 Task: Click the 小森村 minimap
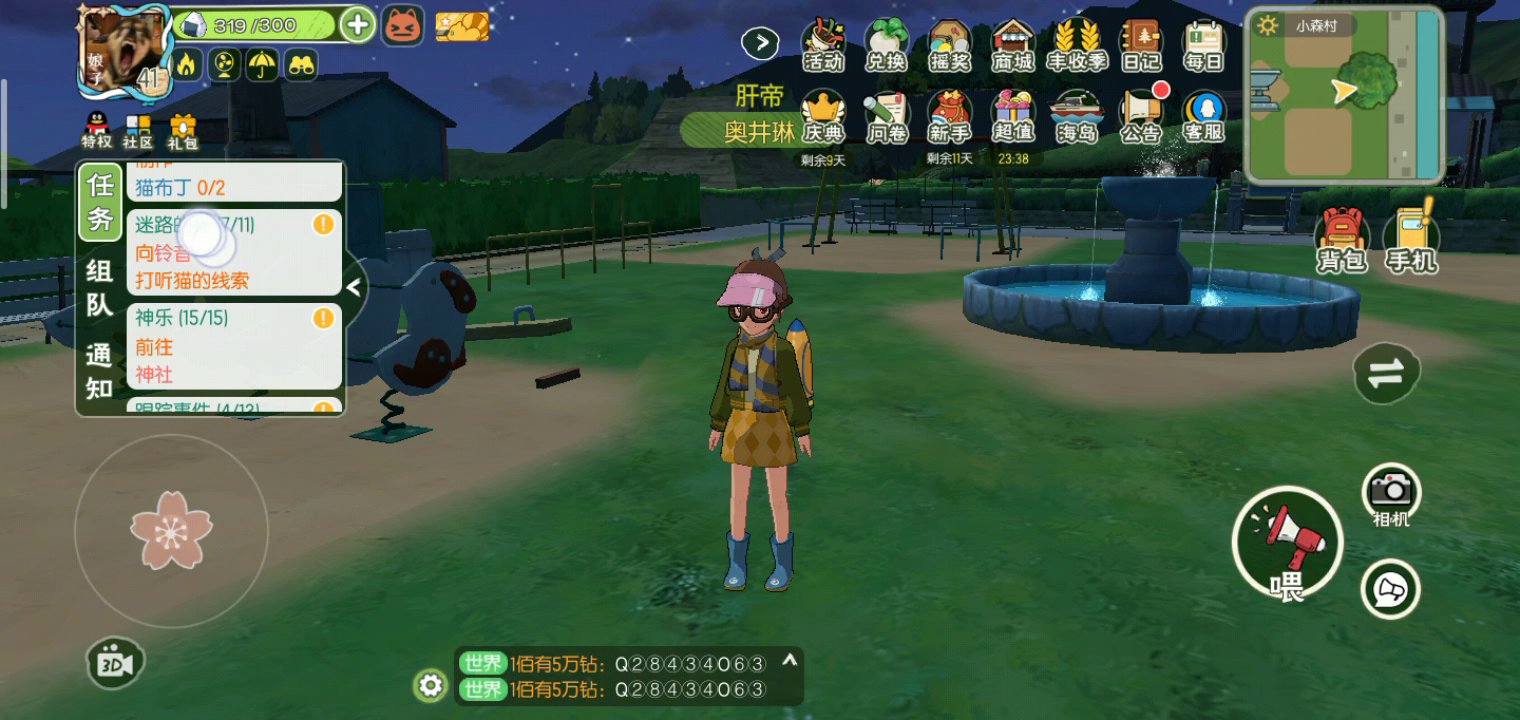tap(1344, 95)
